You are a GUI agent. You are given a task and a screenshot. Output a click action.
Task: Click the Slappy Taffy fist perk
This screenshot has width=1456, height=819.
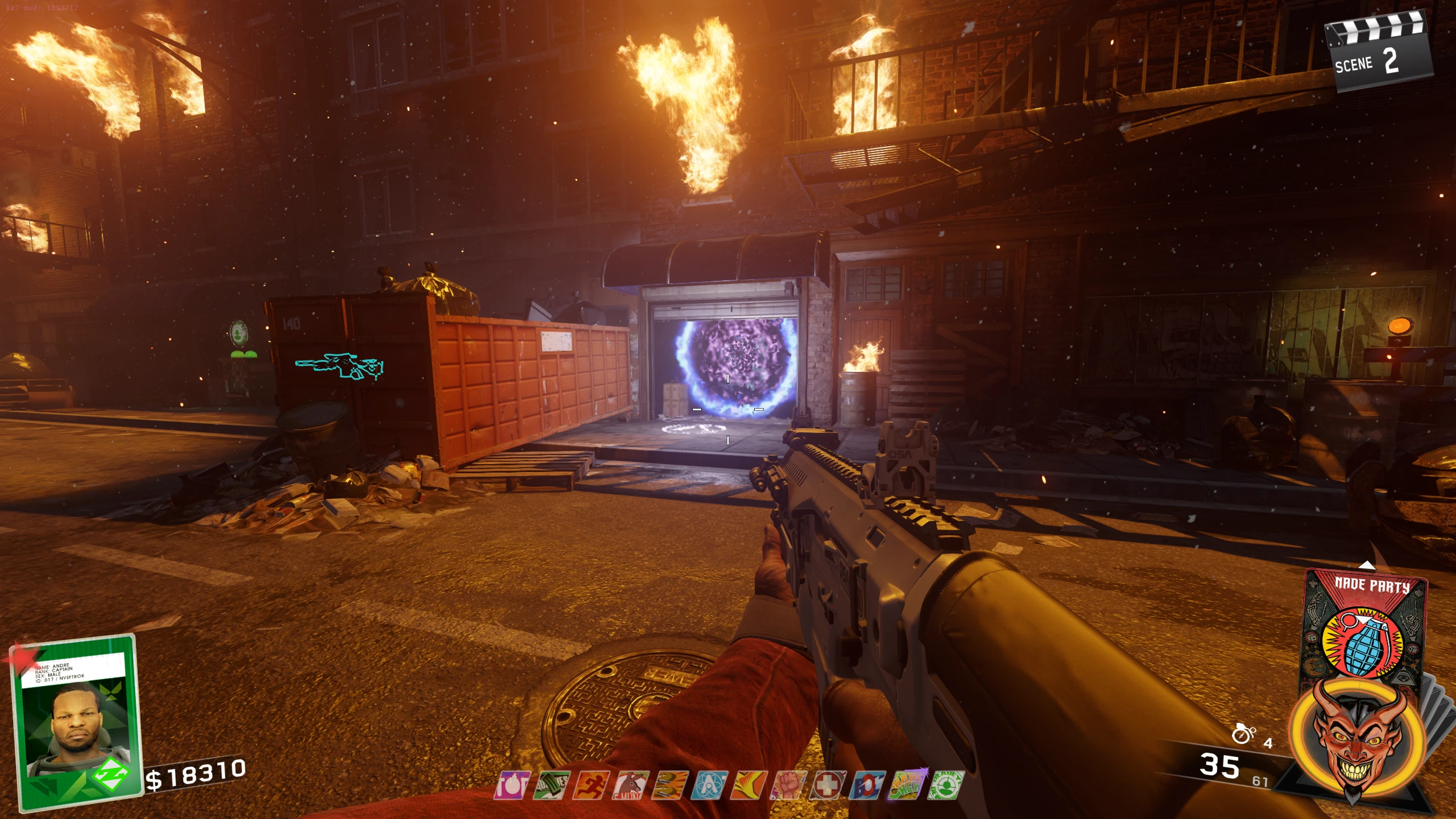(x=788, y=785)
